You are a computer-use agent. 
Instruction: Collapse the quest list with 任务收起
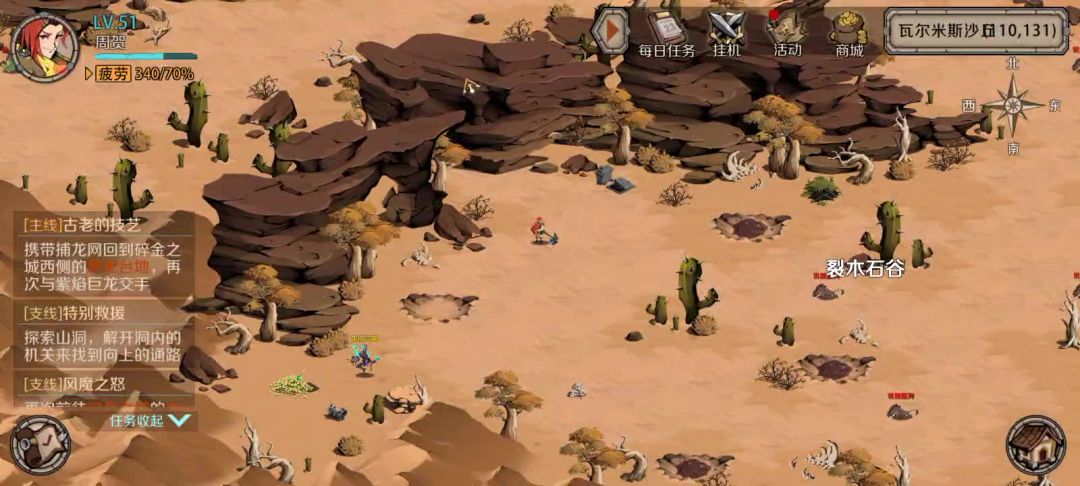149,421
